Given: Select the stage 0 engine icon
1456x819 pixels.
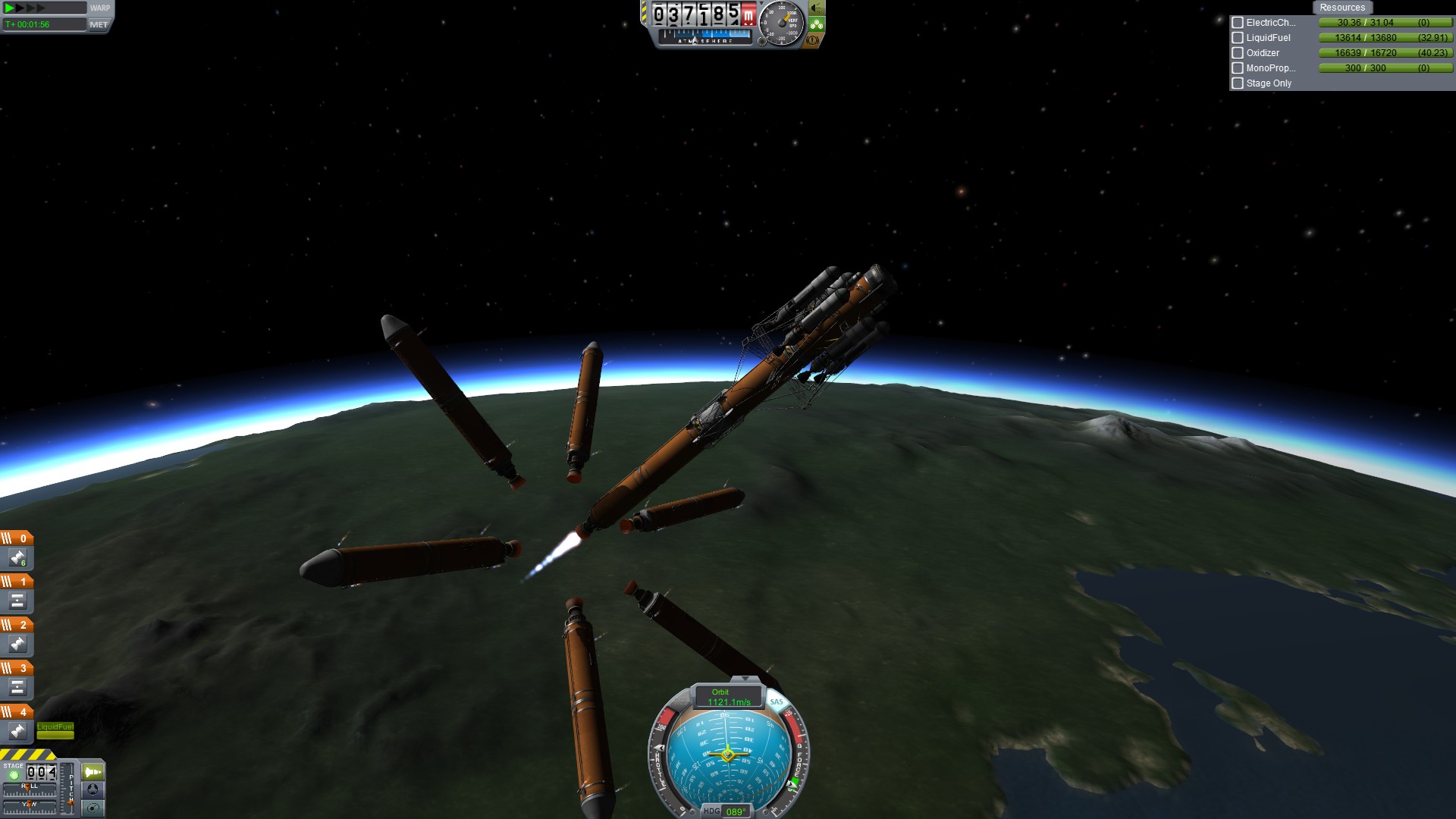Looking at the screenshot, I should pos(17,558).
